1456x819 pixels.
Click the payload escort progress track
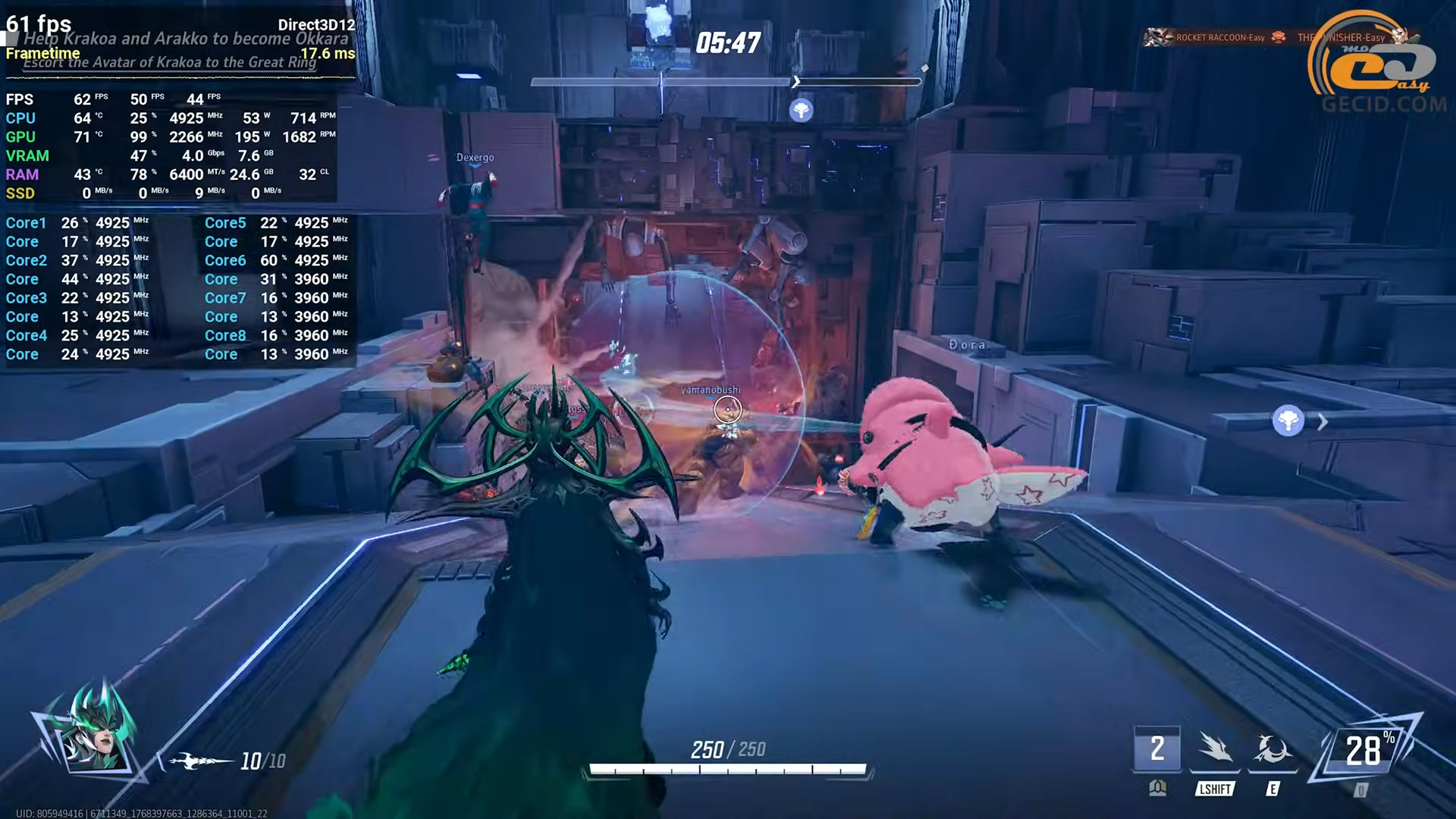click(726, 81)
